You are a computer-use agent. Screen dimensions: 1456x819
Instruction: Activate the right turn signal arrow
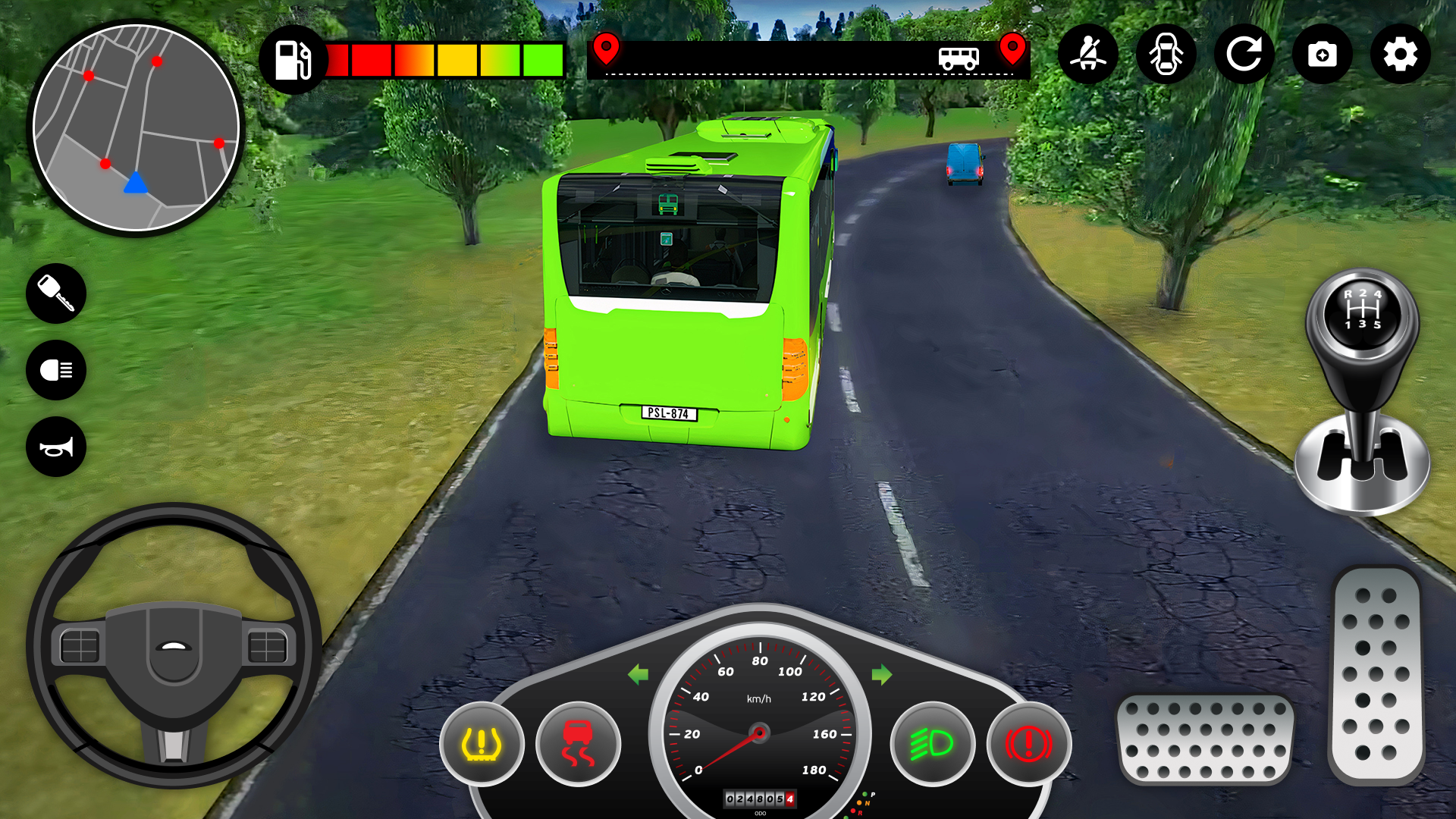tap(882, 674)
